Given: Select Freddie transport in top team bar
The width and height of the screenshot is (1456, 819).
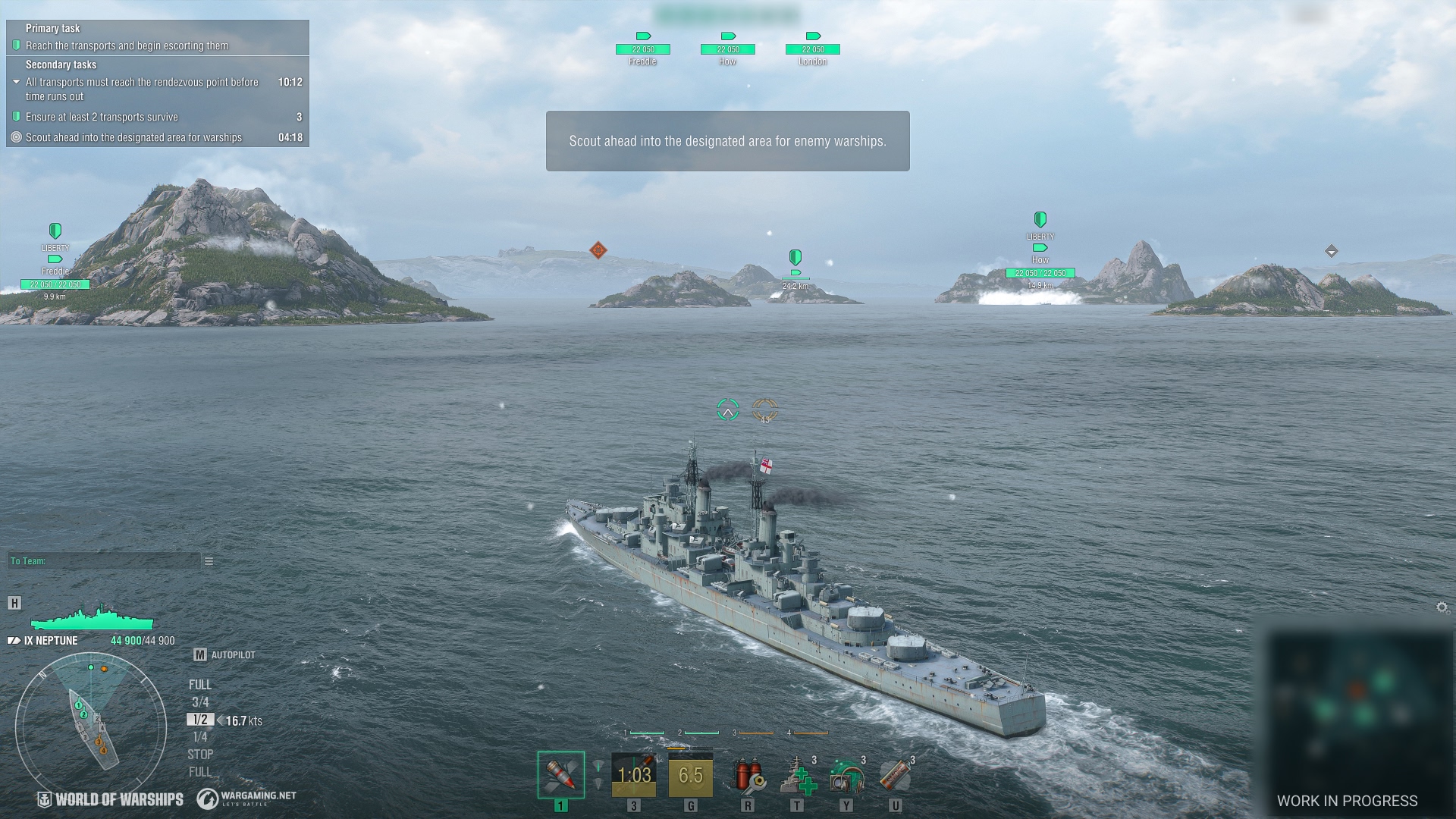Looking at the screenshot, I should pos(643,49).
